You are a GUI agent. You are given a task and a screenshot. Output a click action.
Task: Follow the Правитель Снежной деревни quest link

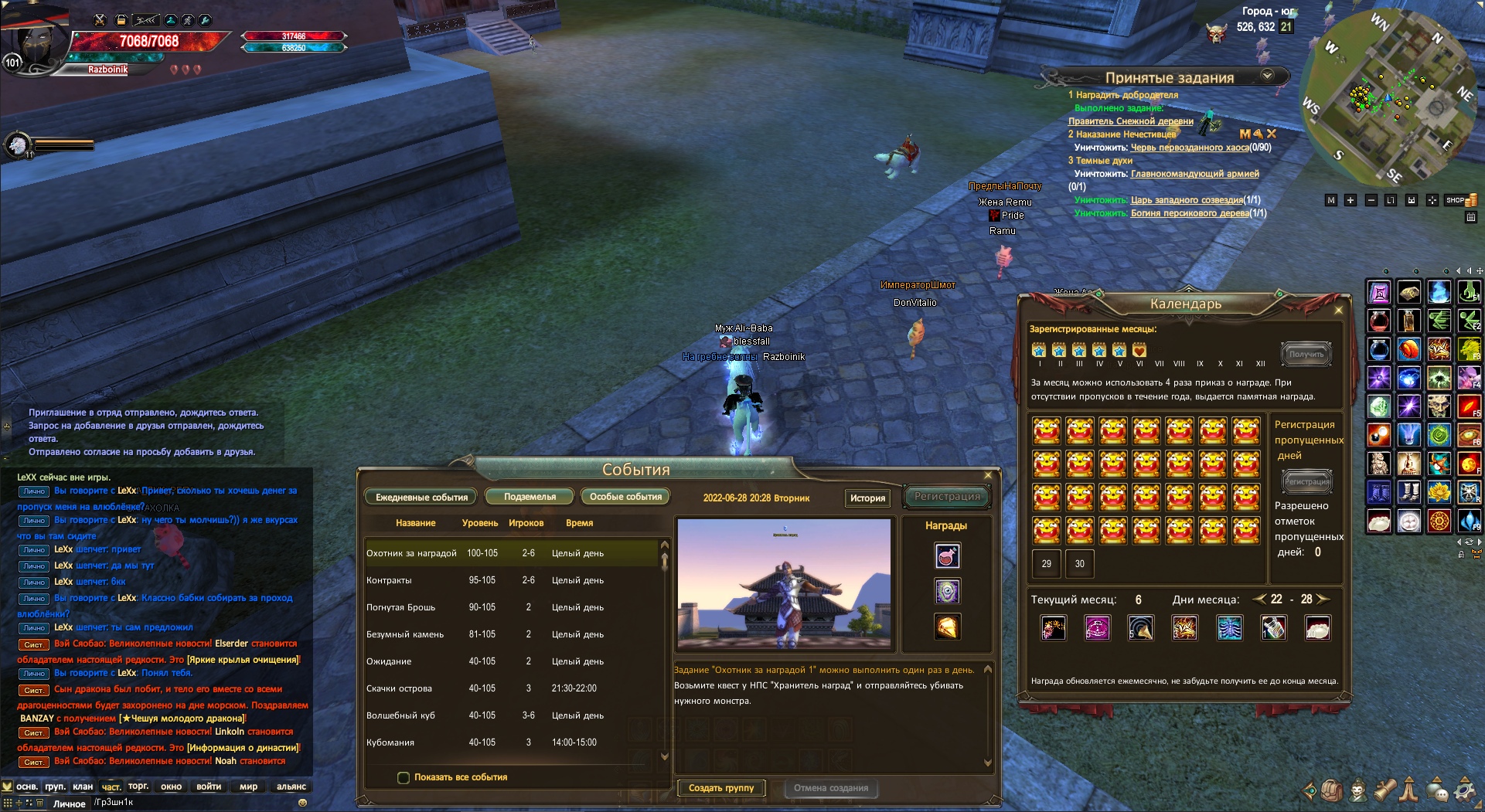coord(1130,121)
